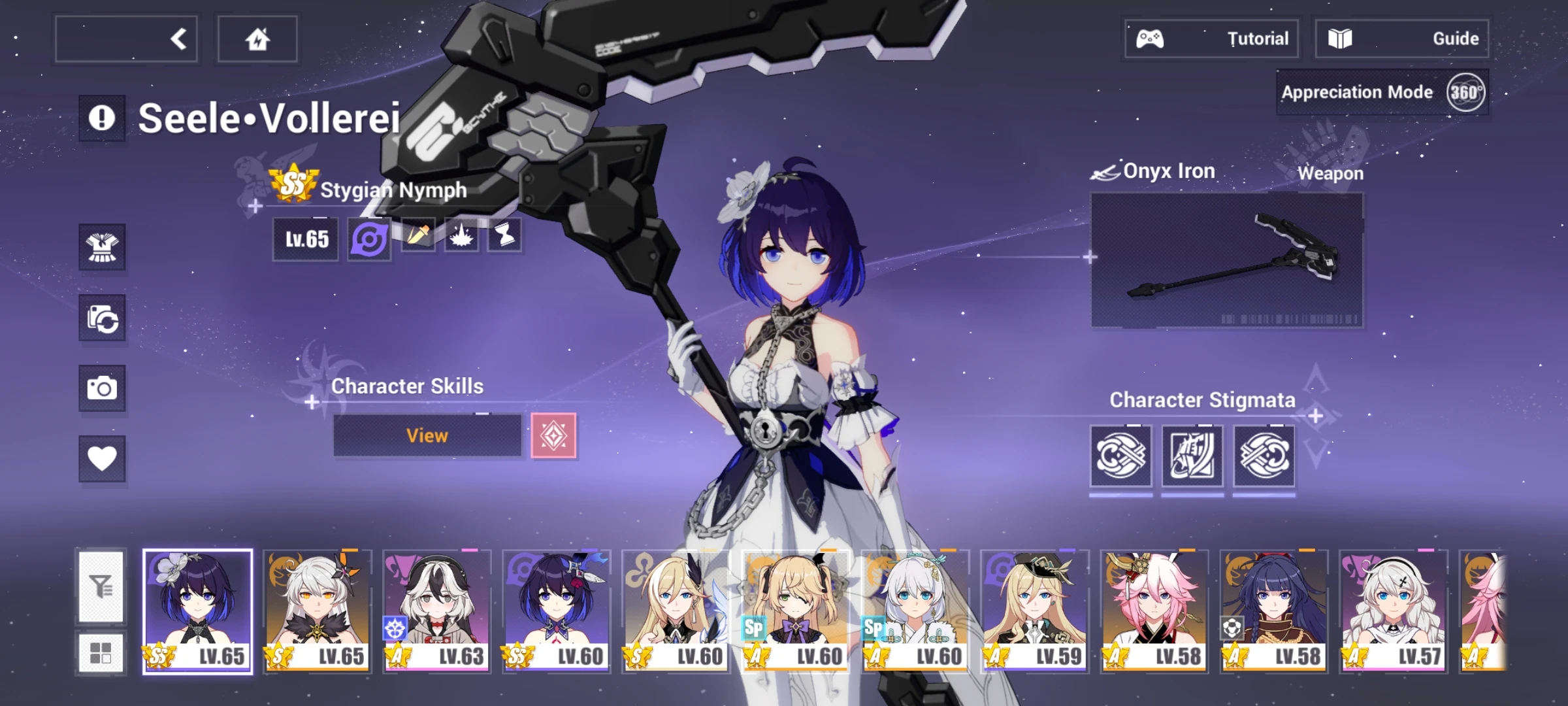
Task: Click View under Character Skills
Action: point(428,436)
